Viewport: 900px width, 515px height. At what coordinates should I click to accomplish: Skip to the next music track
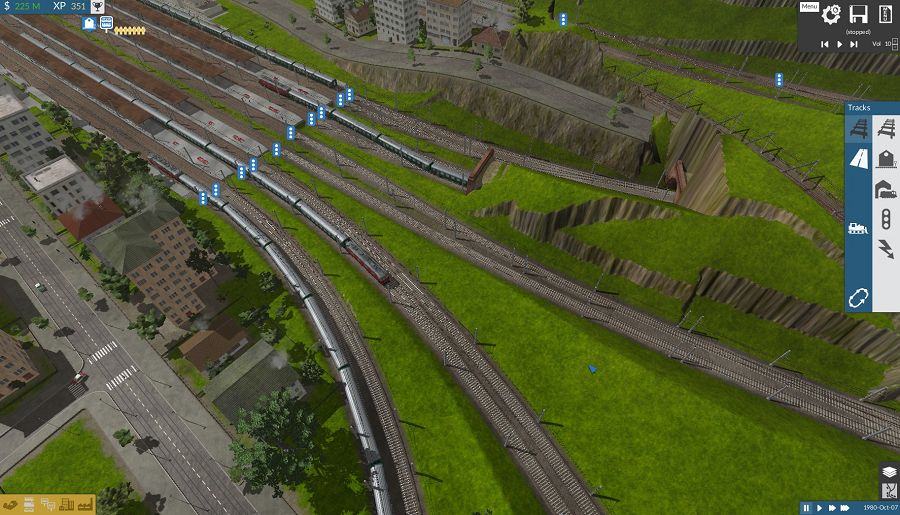853,44
